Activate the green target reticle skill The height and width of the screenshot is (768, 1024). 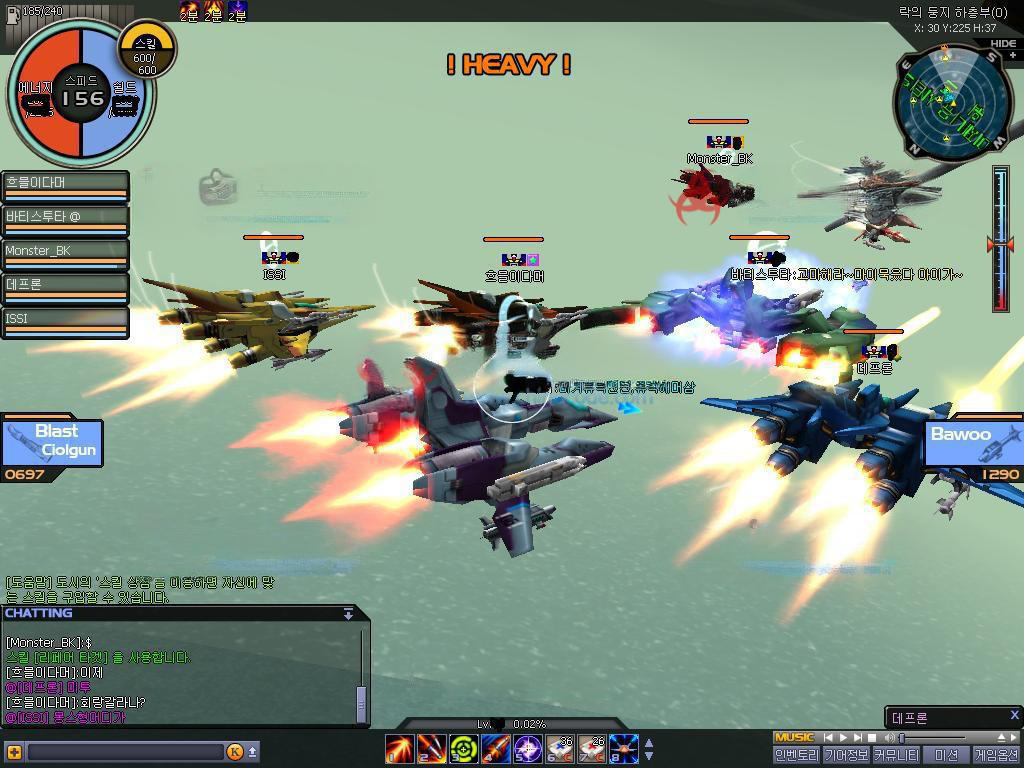coord(463,748)
